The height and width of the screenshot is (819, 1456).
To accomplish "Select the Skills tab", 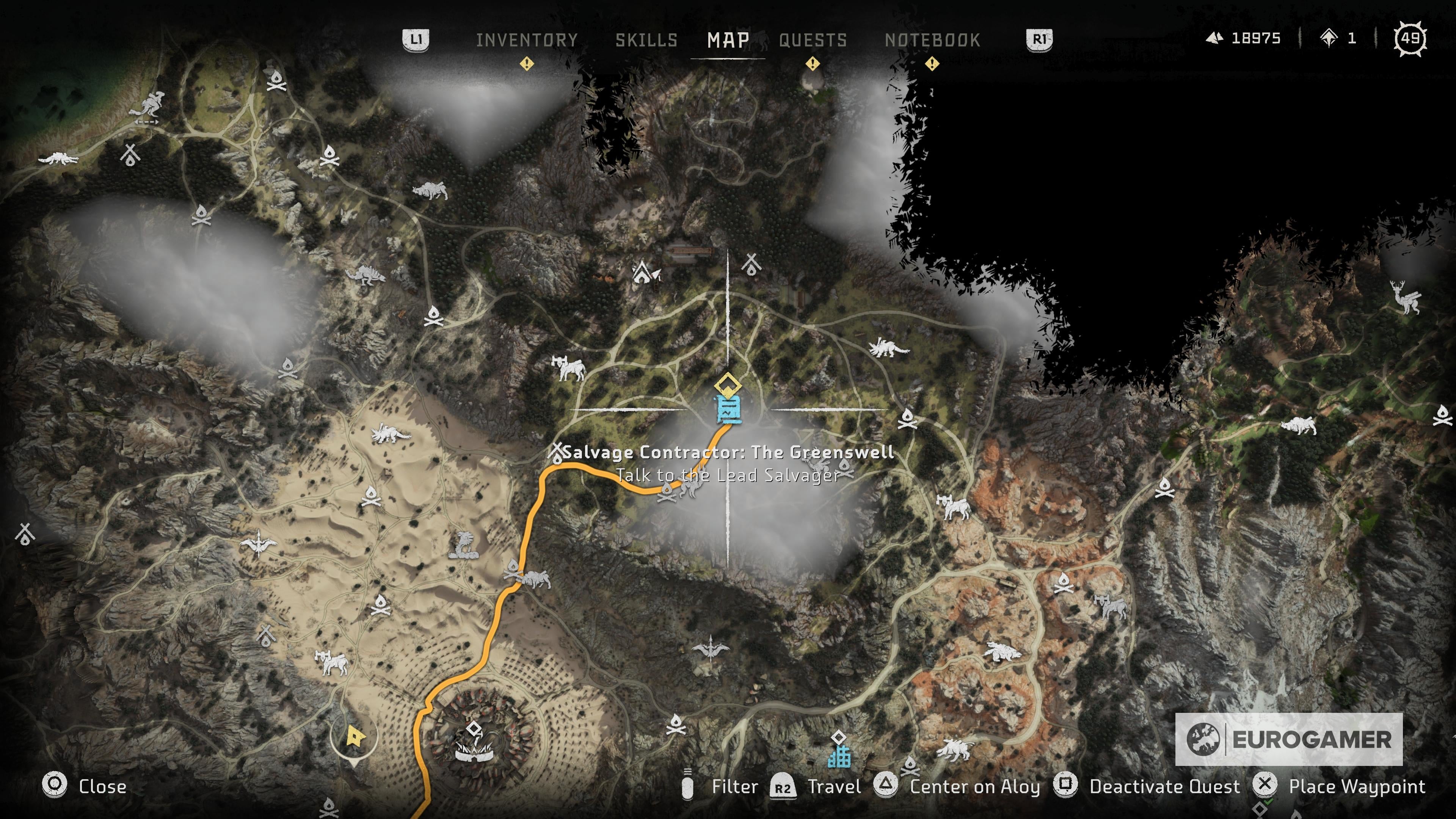I will (x=646, y=39).
